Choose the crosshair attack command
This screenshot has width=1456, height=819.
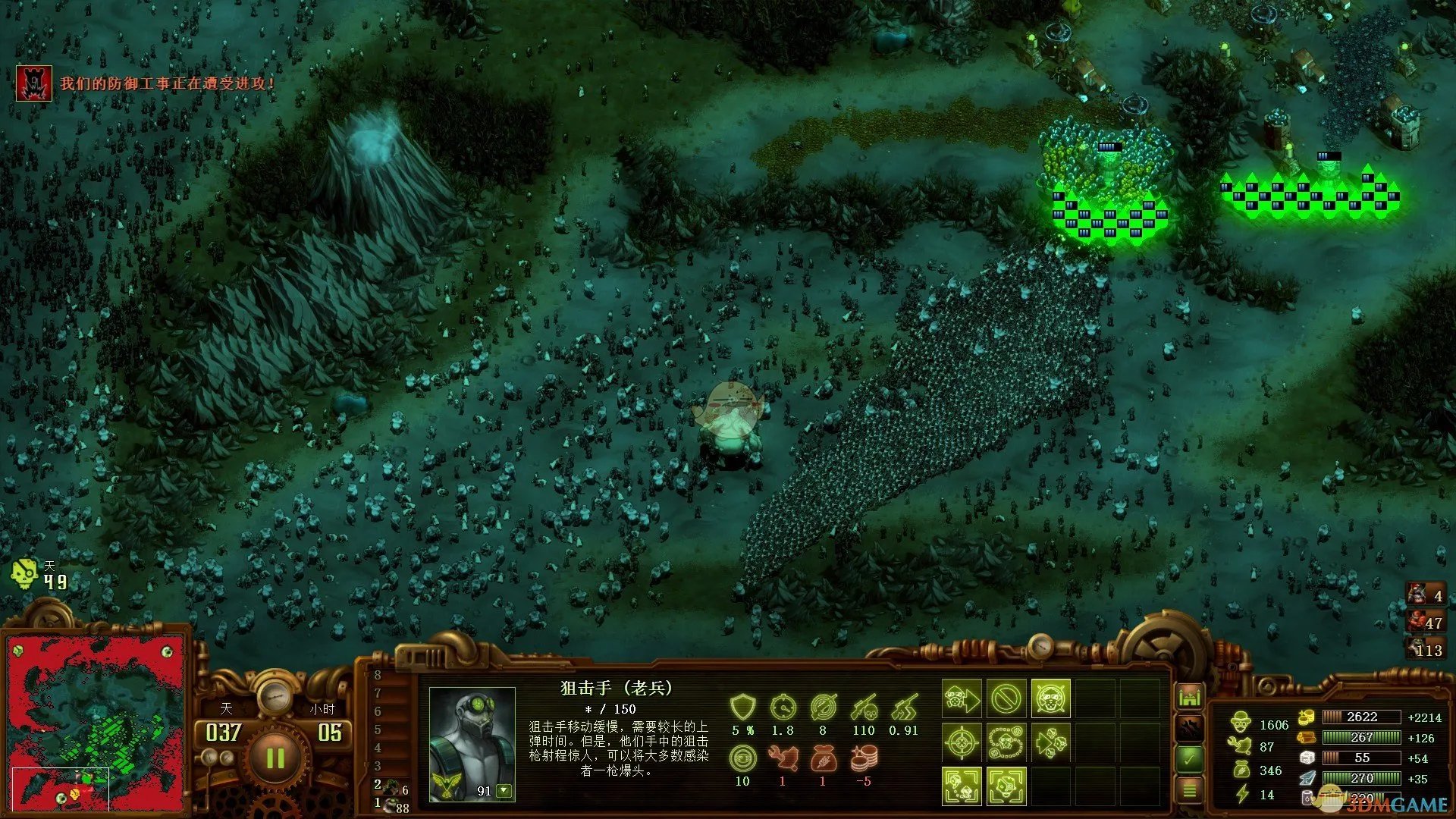click(962, 742)
